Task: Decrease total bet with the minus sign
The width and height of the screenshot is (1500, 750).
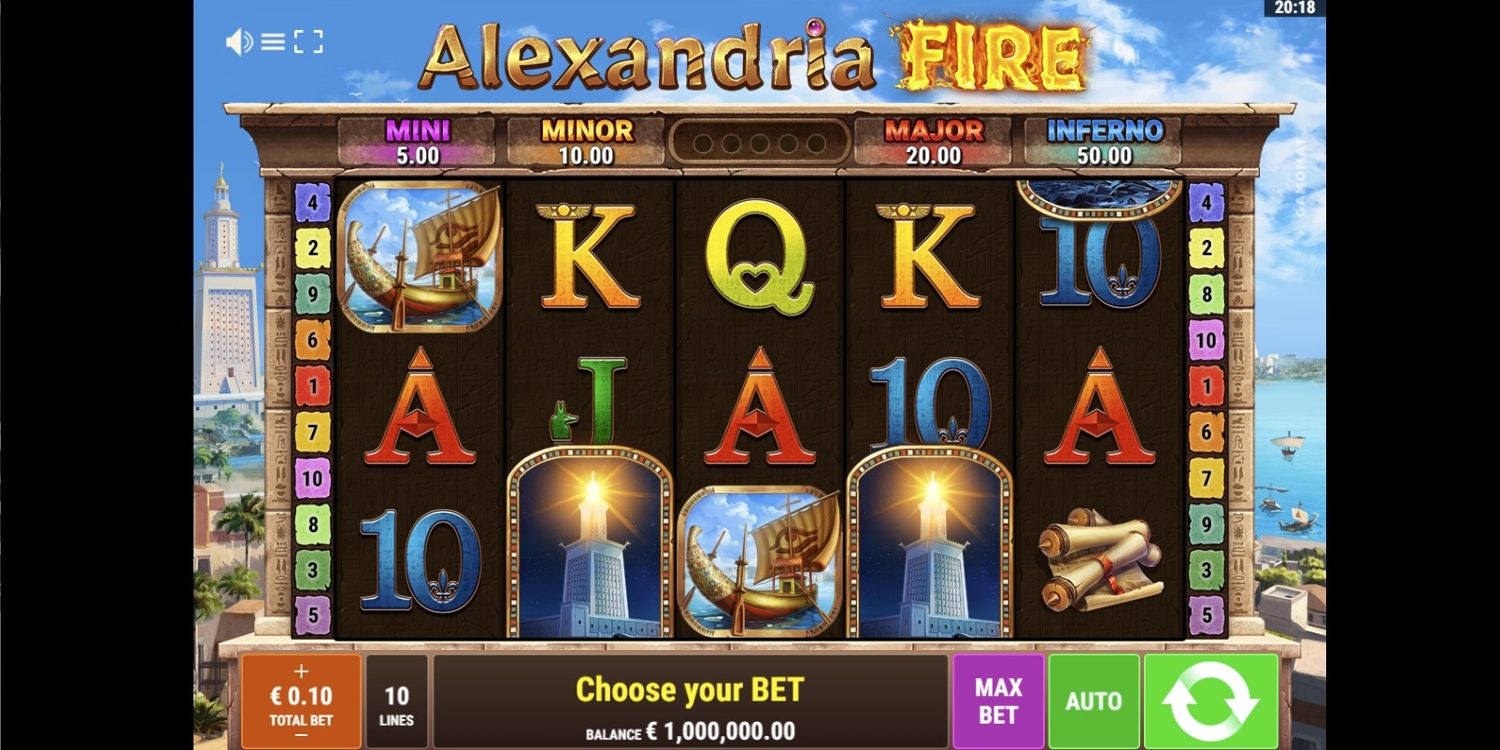Action: pyautogui.click(x=301, y=736)
